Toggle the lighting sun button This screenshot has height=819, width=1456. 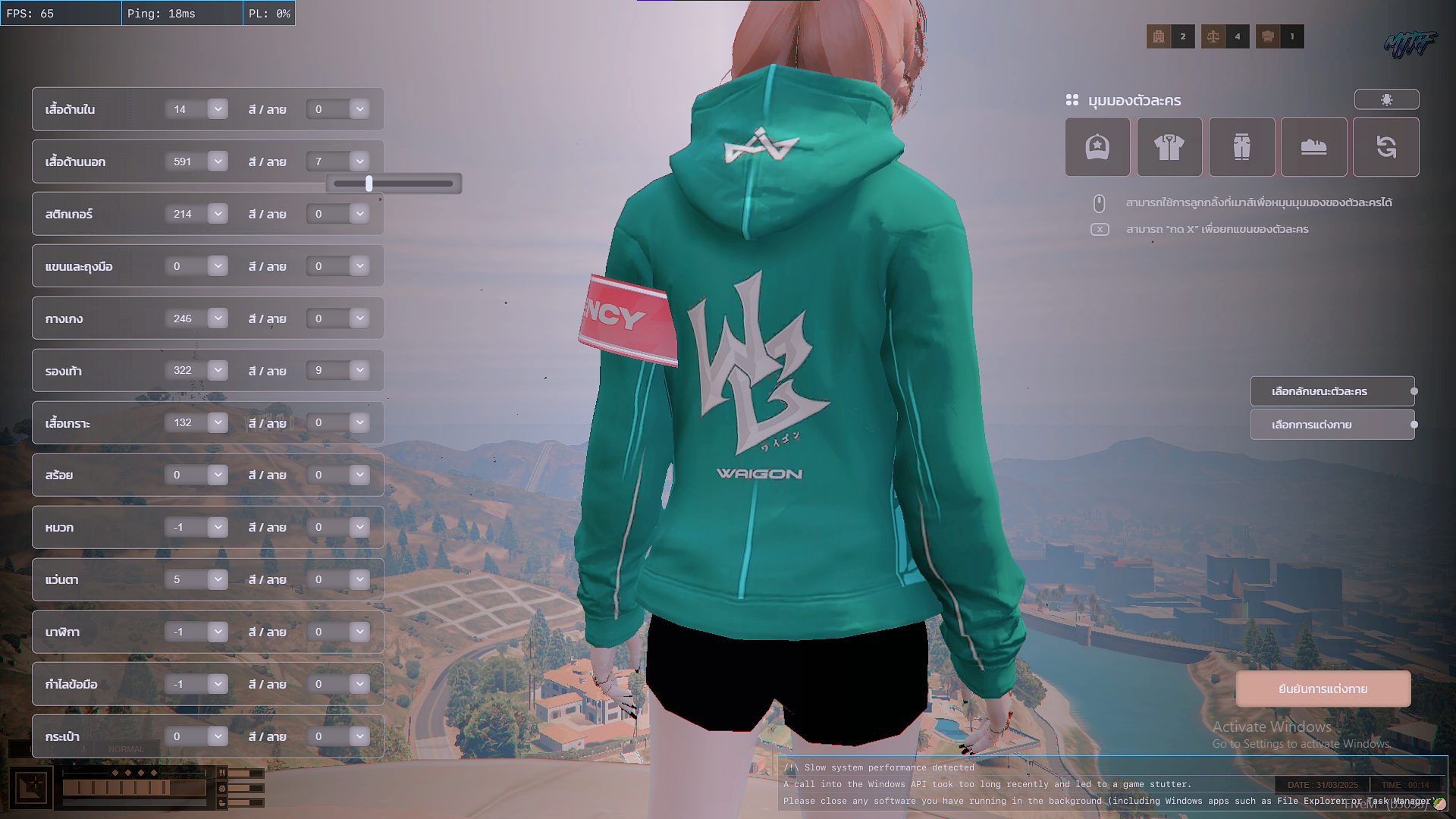point(1386,99)
